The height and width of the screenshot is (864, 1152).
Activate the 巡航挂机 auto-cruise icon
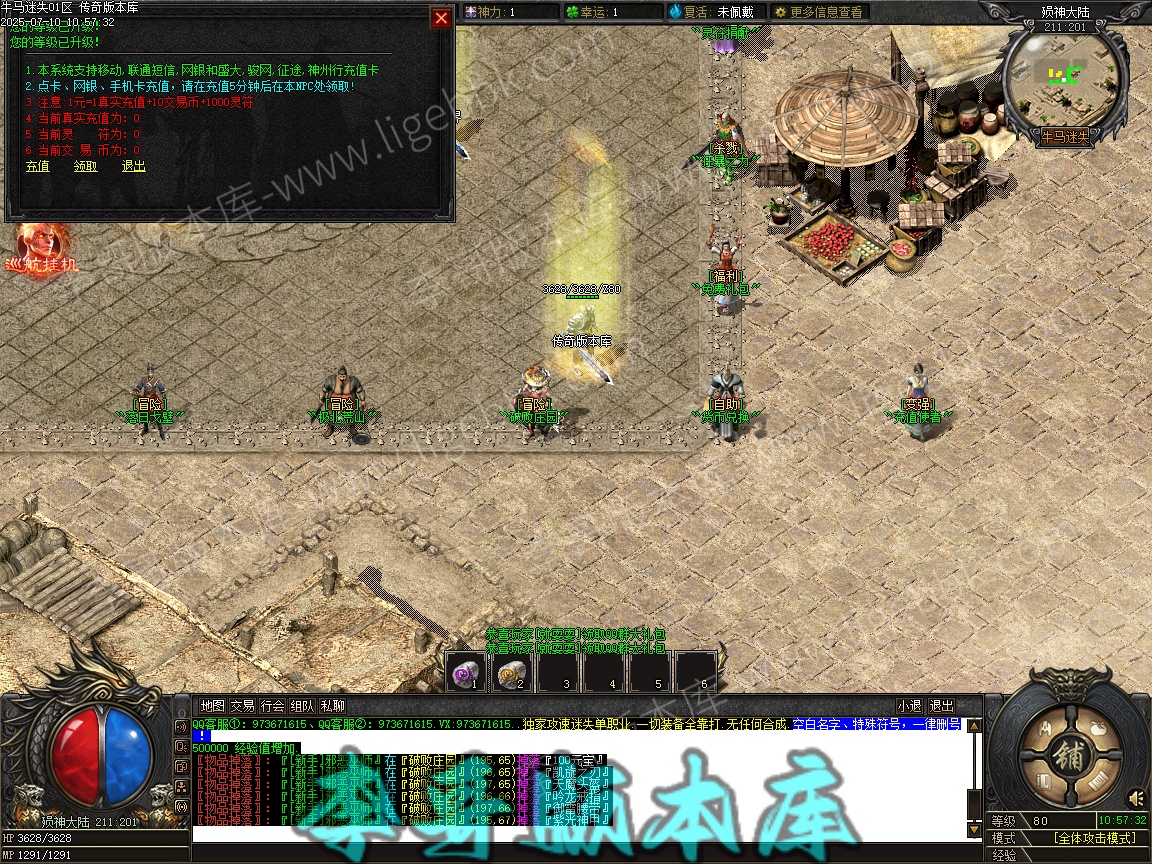pyautogui.click(x=42, y=249)
